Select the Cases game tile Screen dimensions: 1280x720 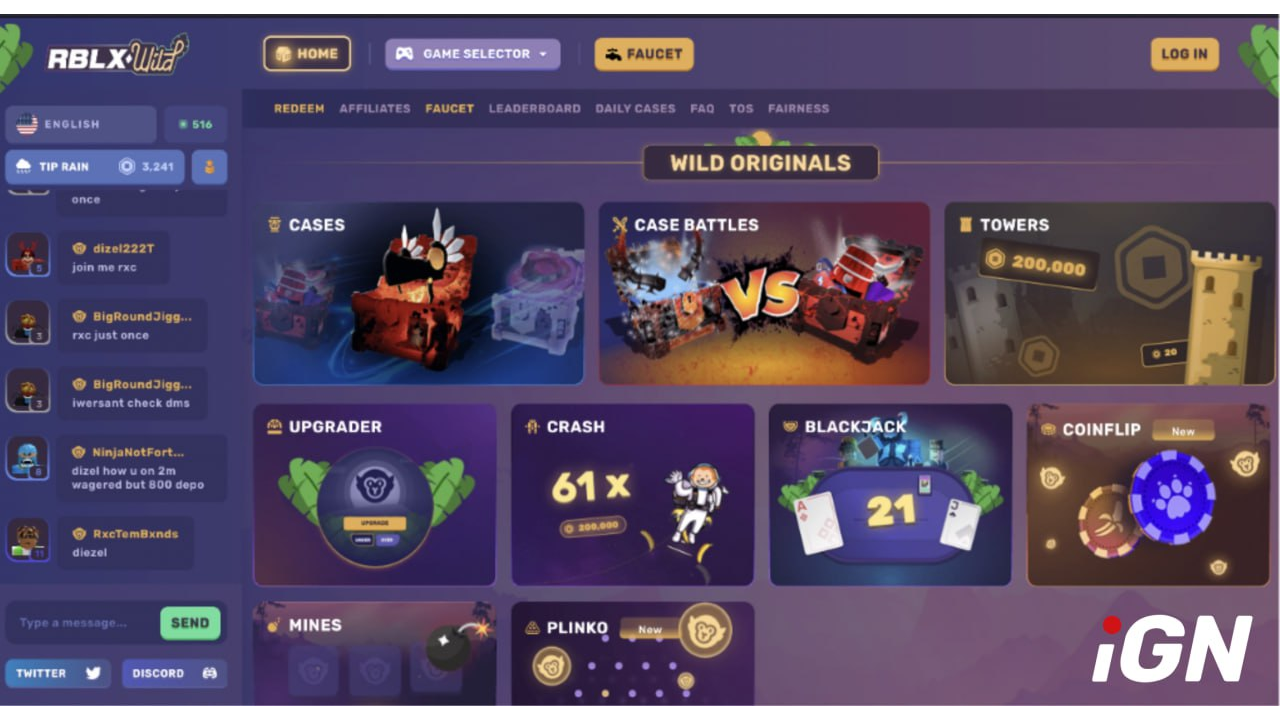coord(418,294)
